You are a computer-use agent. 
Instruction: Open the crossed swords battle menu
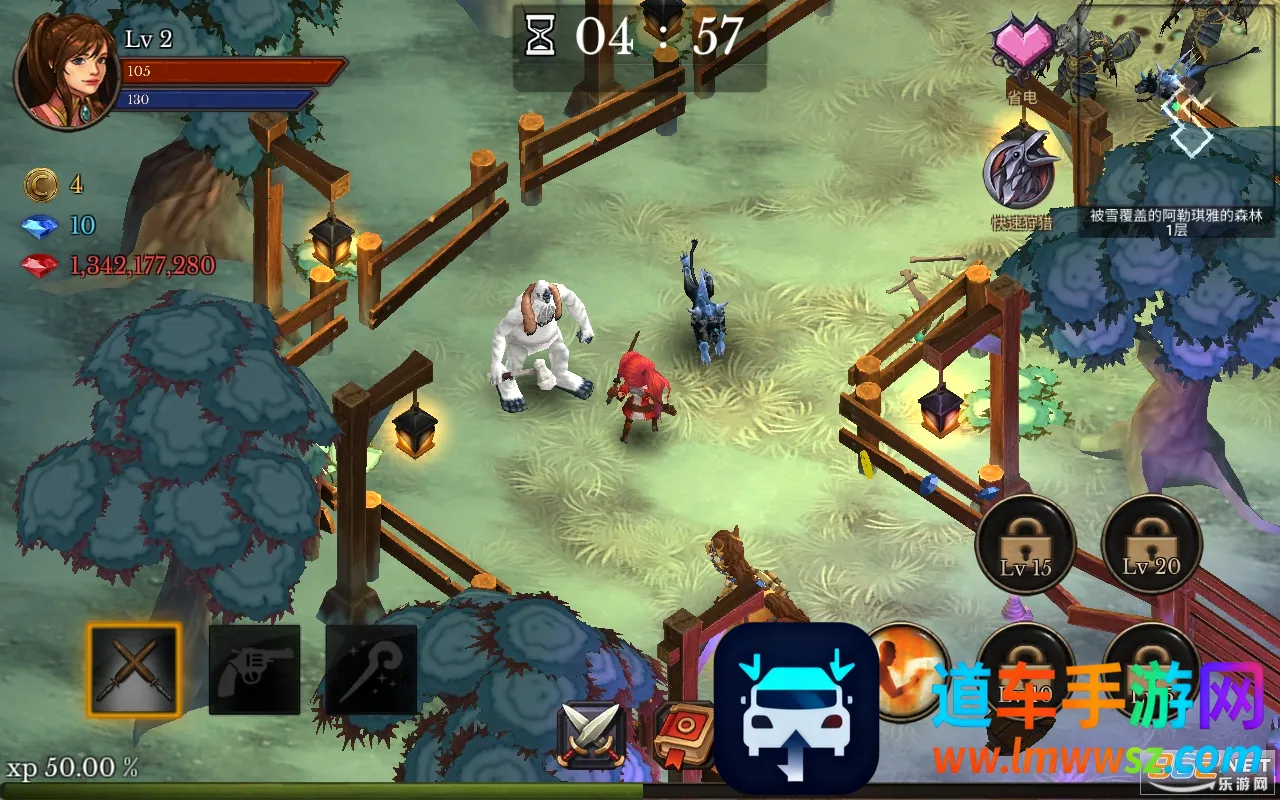[592, 736]
